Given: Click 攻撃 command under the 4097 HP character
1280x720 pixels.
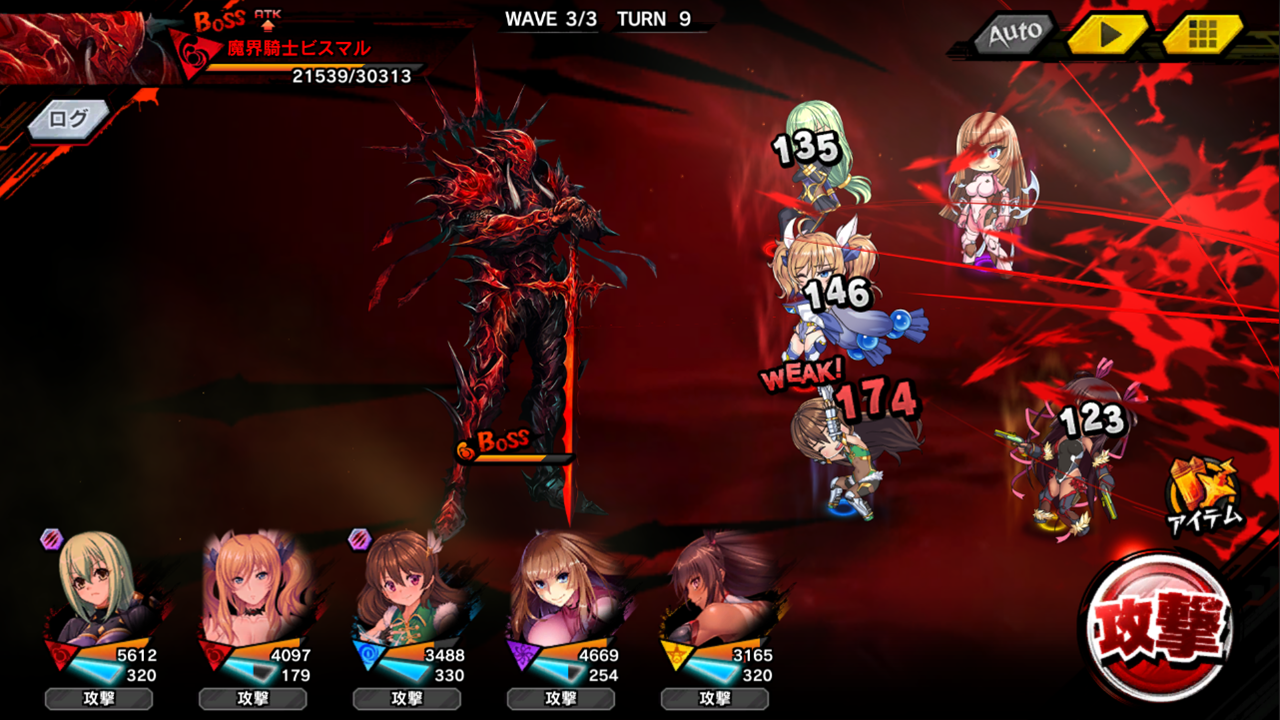Looking at the screenshot, I should 252,698.
